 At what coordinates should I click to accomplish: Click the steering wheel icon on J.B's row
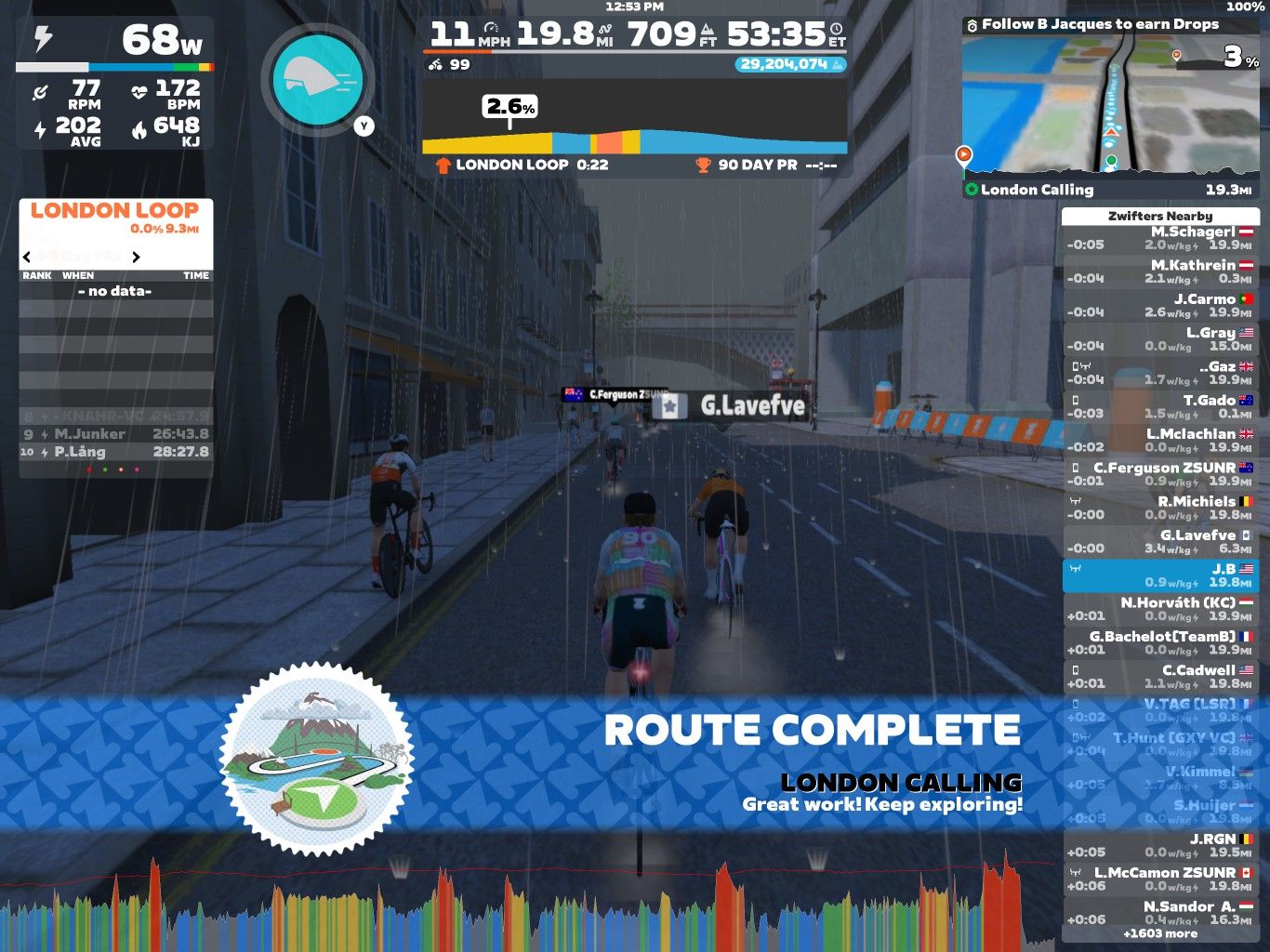point(1075,568)
